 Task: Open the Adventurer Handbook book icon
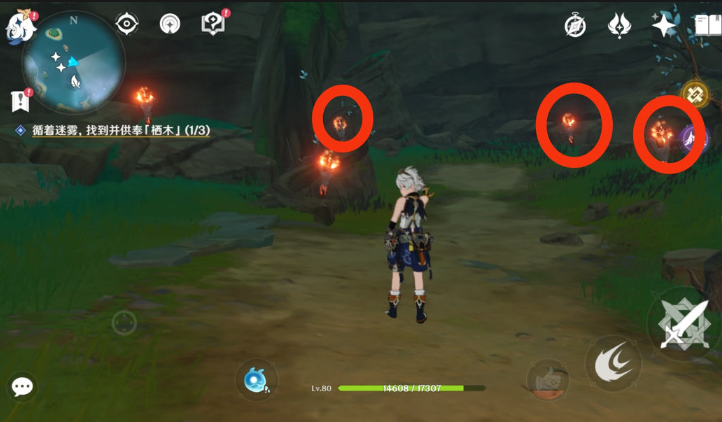click(708, 26)
